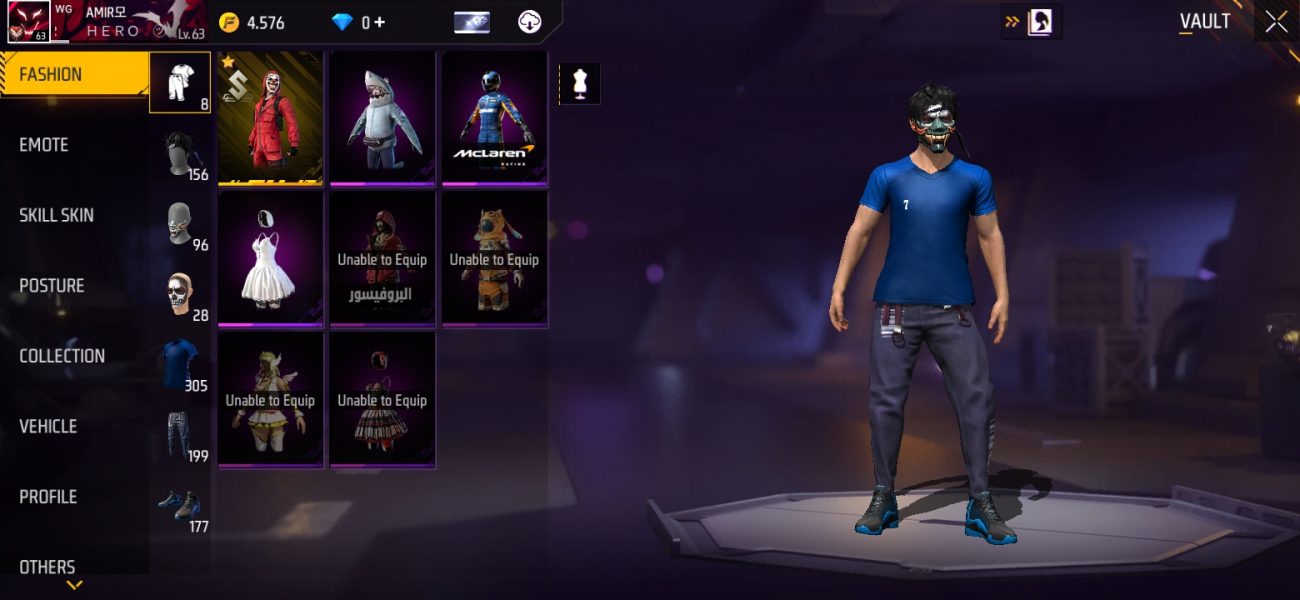Viewport: 1300px width, 600px height.
Task: Open the player profile avatar
Action: click(x=29, y=22)
